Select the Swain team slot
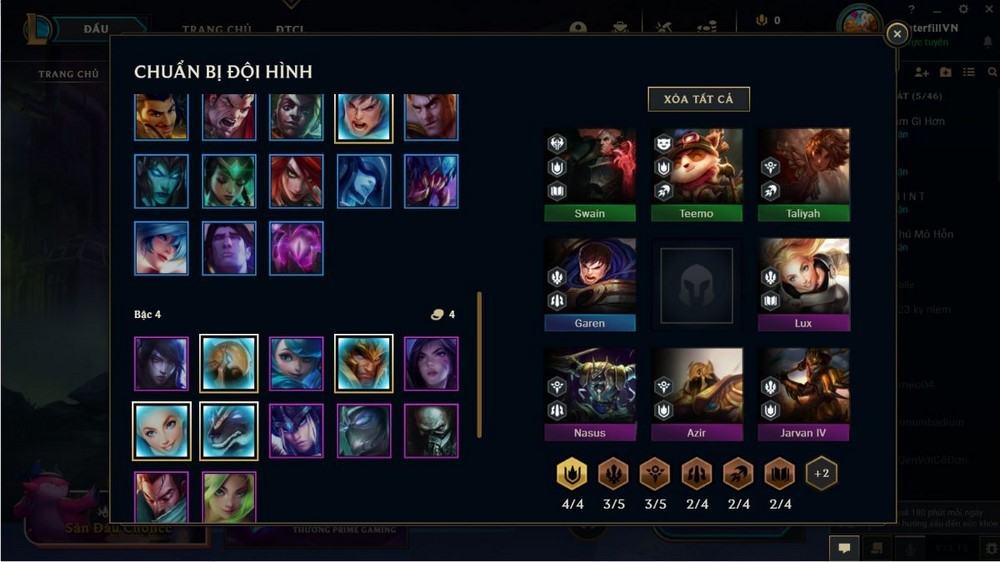This screenshot has width=1000, height=562. (590, 174)
